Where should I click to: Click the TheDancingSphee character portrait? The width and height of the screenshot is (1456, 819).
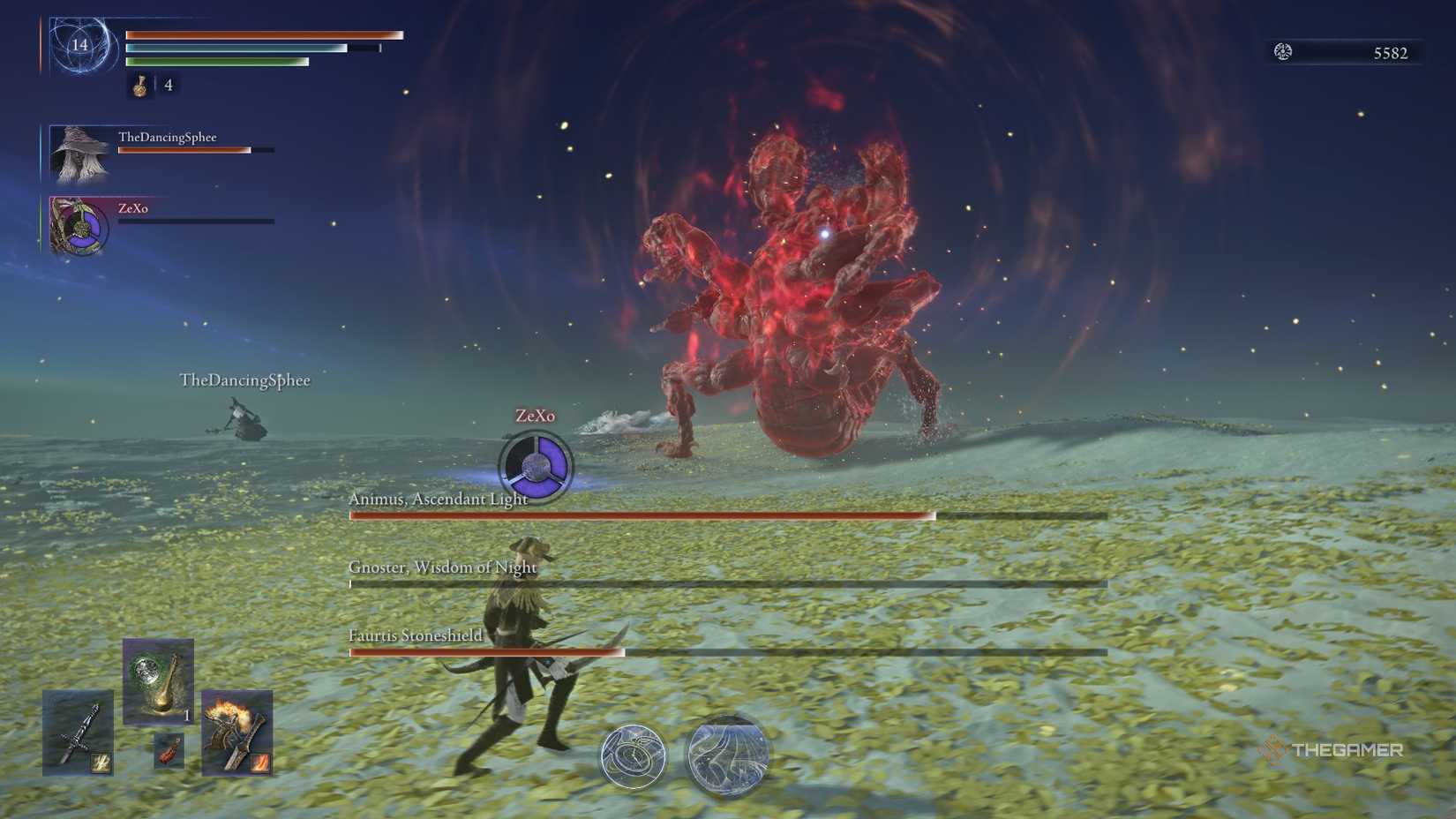pos(78,152)
